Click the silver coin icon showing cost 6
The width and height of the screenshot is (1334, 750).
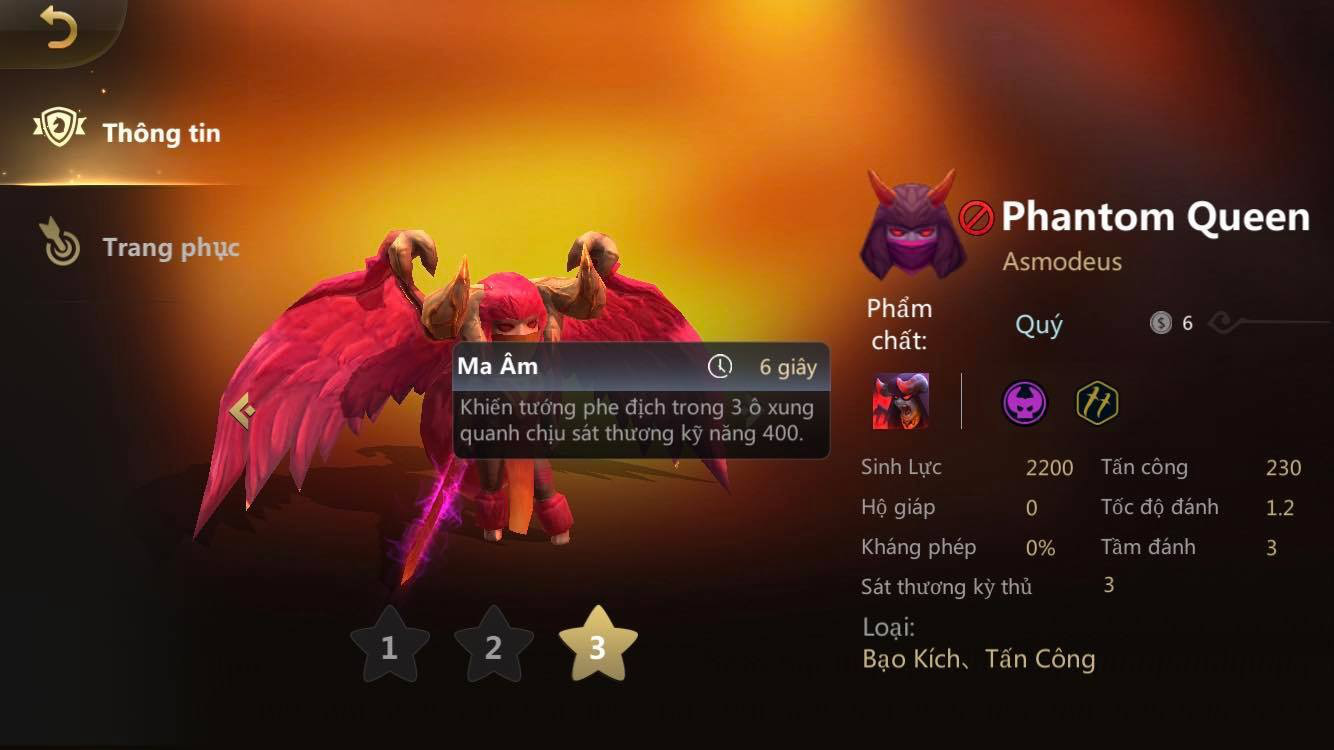coord(1161,322)
